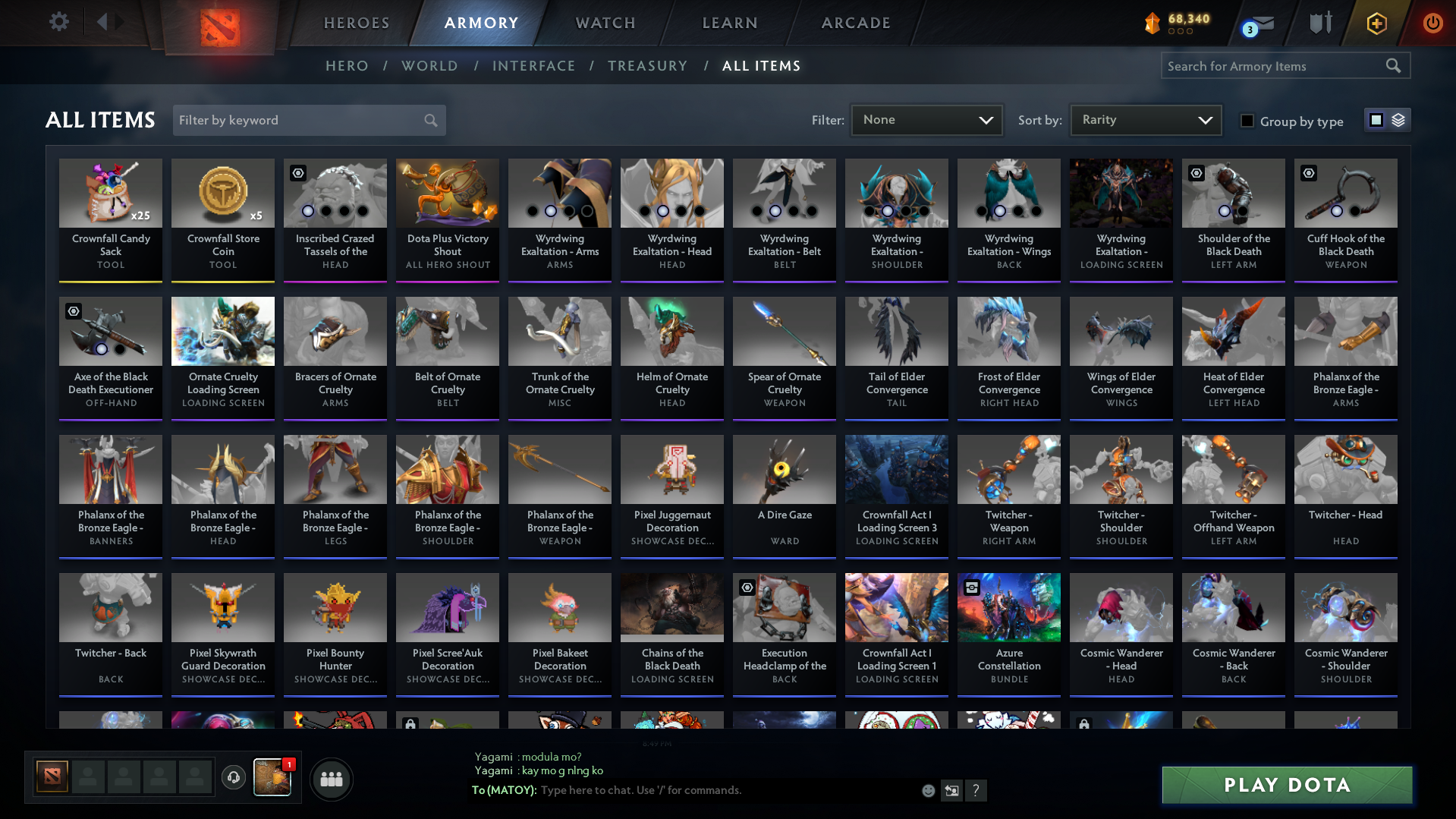1456x819 pixels.
Task: Toggle the grid view layout icon
Action: [x=1376, y=120]
